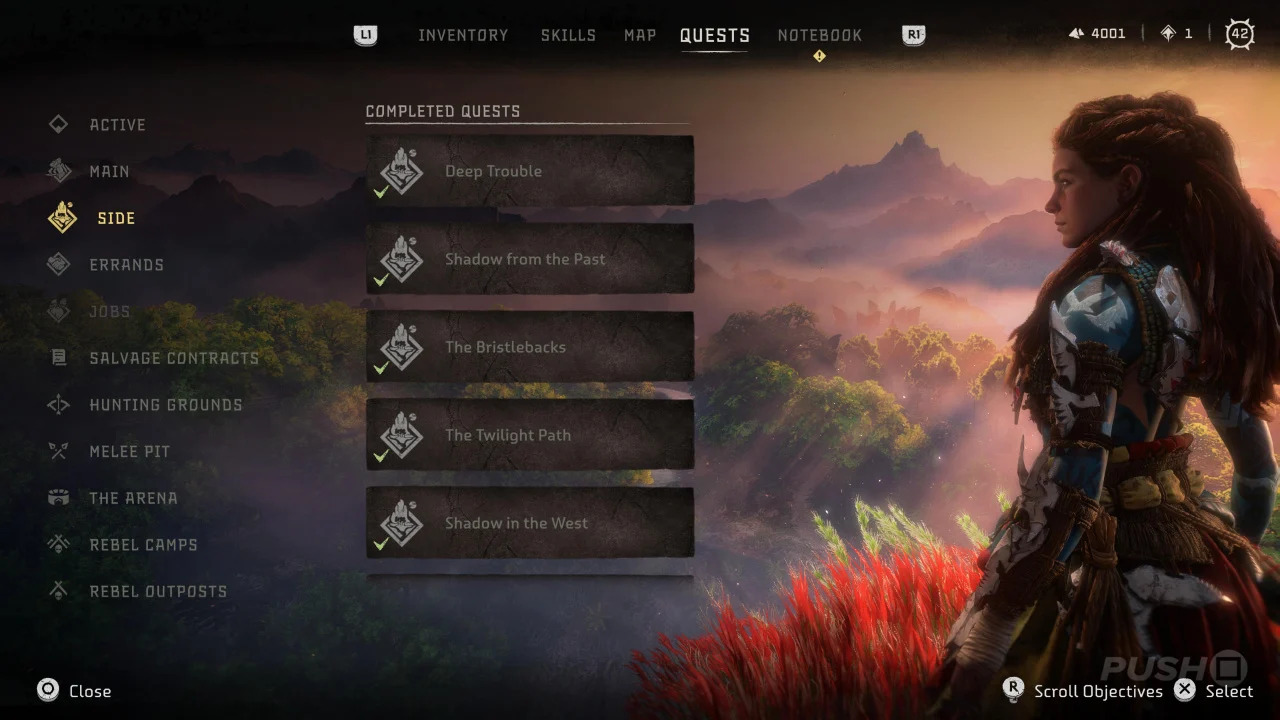The image size is (1280, 720).
Task: Select the Shadow from the Past quest
Action: pyautogui.click(x=530, y=259)
